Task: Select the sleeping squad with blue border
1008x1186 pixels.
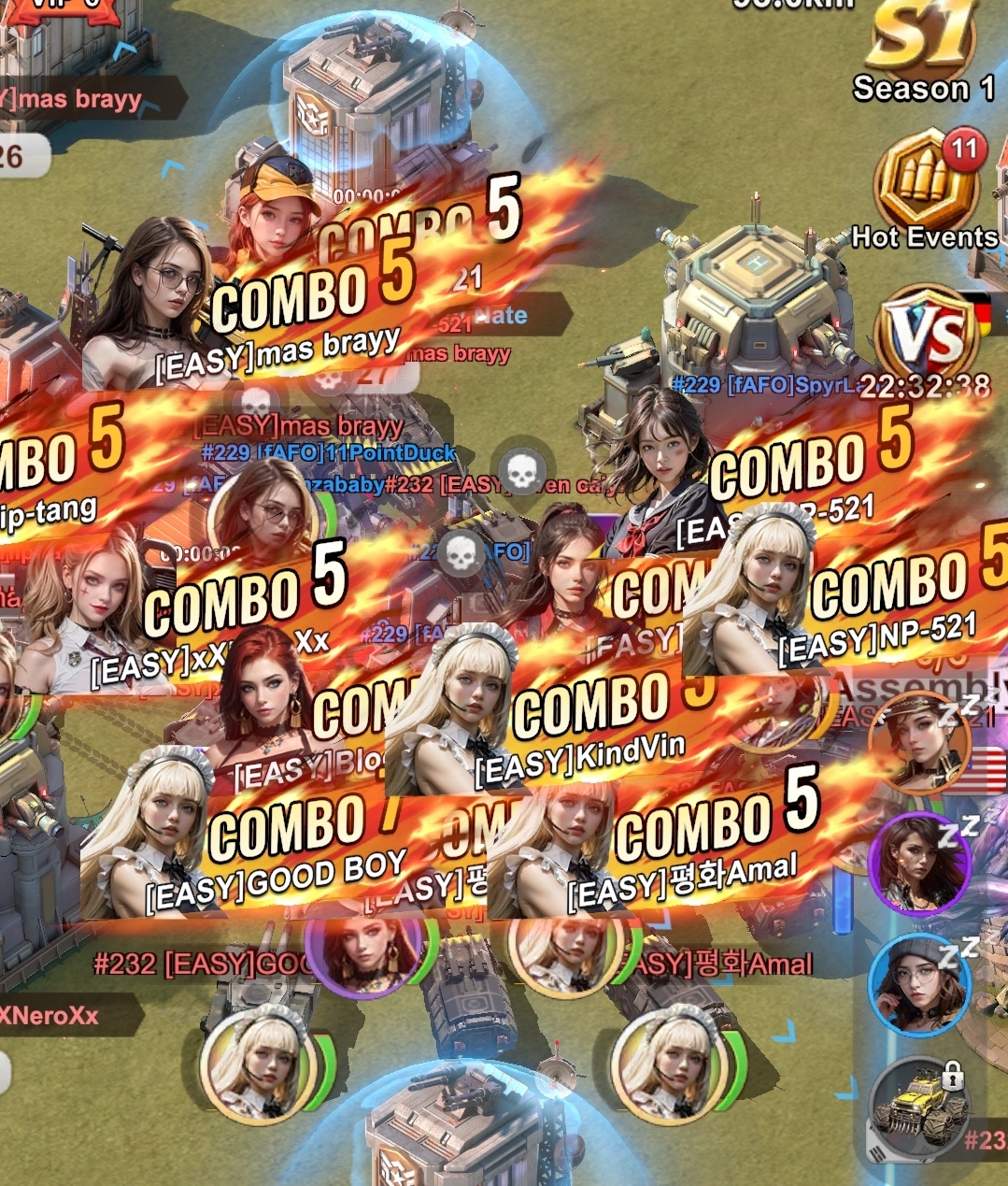Action: tap(918, 981)
